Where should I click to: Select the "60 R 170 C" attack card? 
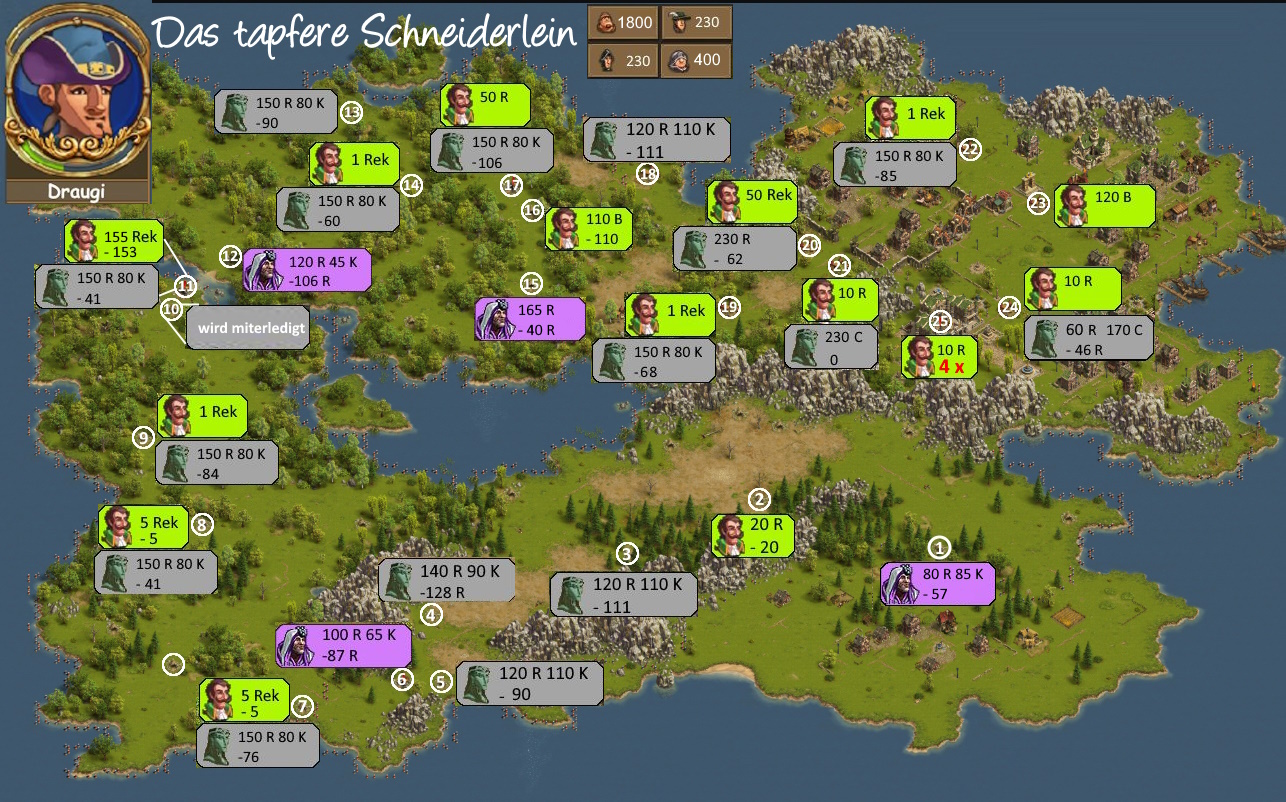(x=1088, y=338)
